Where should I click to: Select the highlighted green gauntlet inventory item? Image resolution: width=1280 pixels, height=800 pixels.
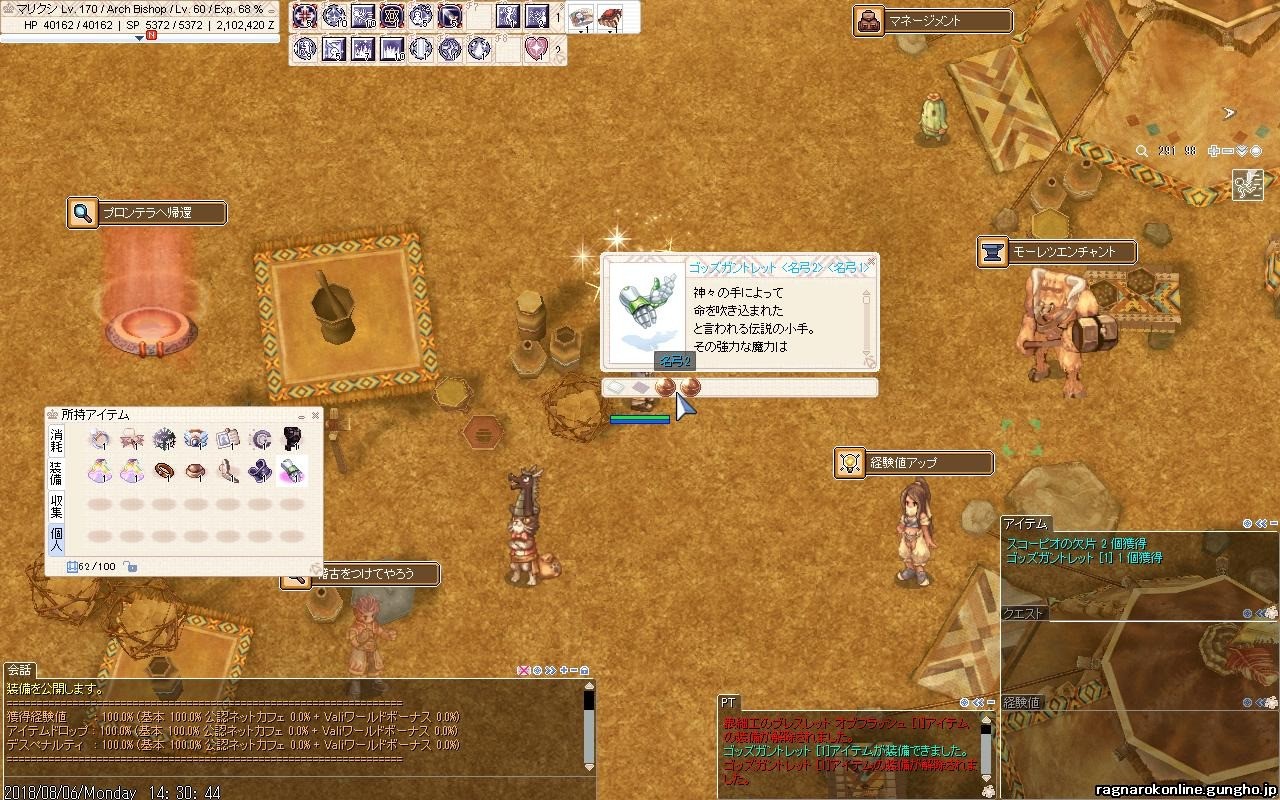(291, 470)
